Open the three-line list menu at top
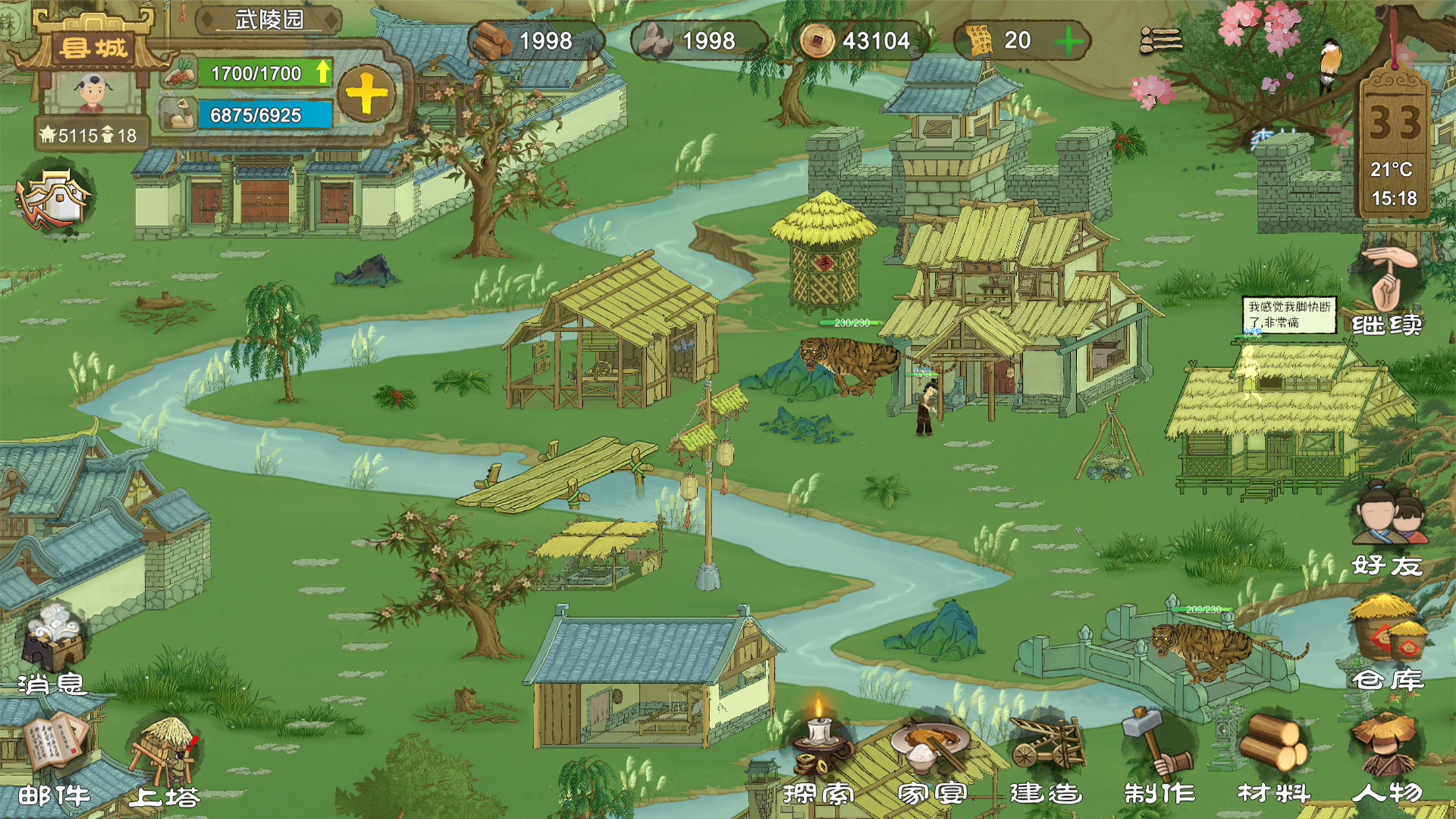The height and width of the screenshot is (819, 1456). pos(1161,41)
